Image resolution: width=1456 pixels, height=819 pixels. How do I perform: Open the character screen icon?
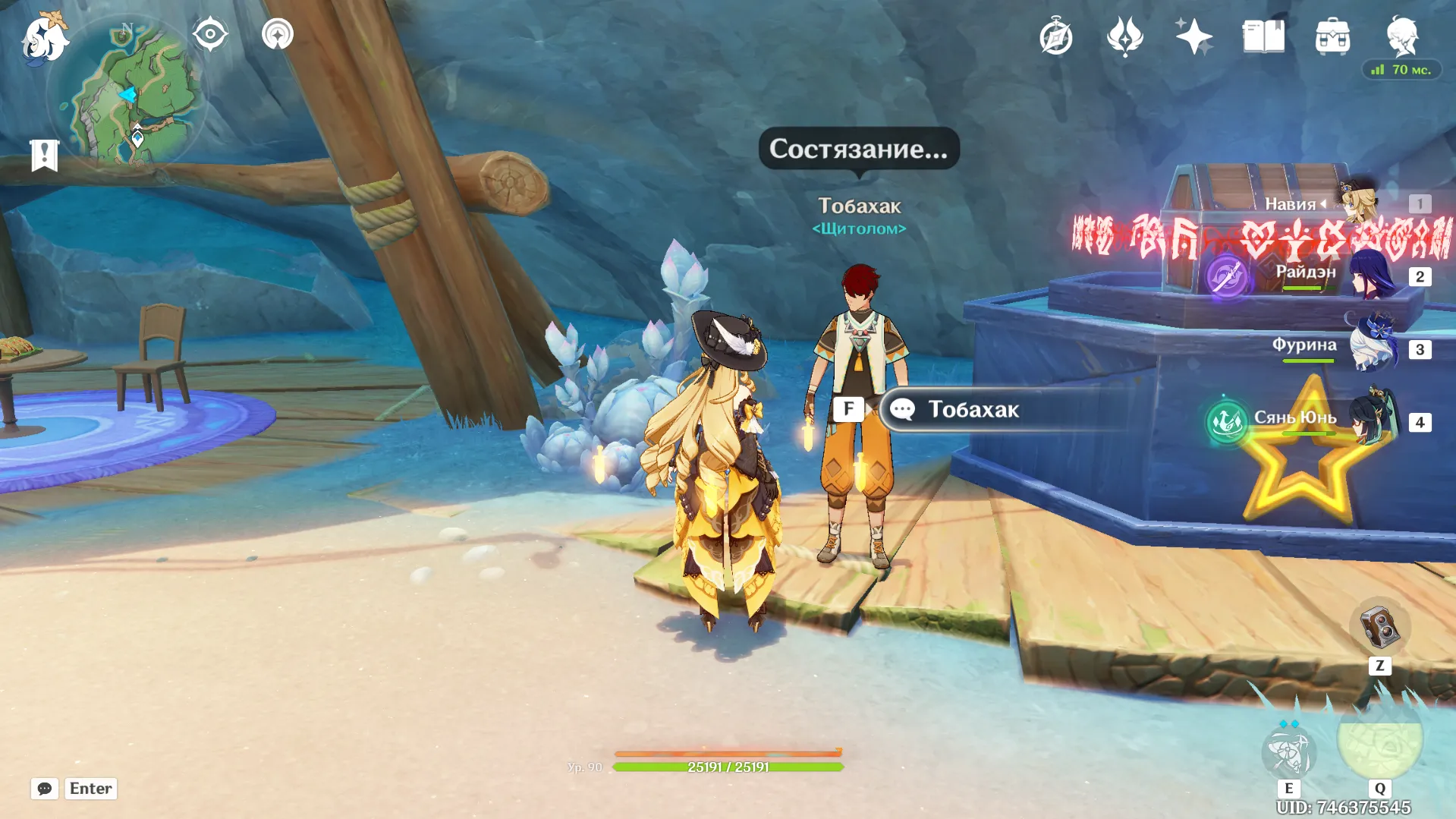click(1401, 35)
